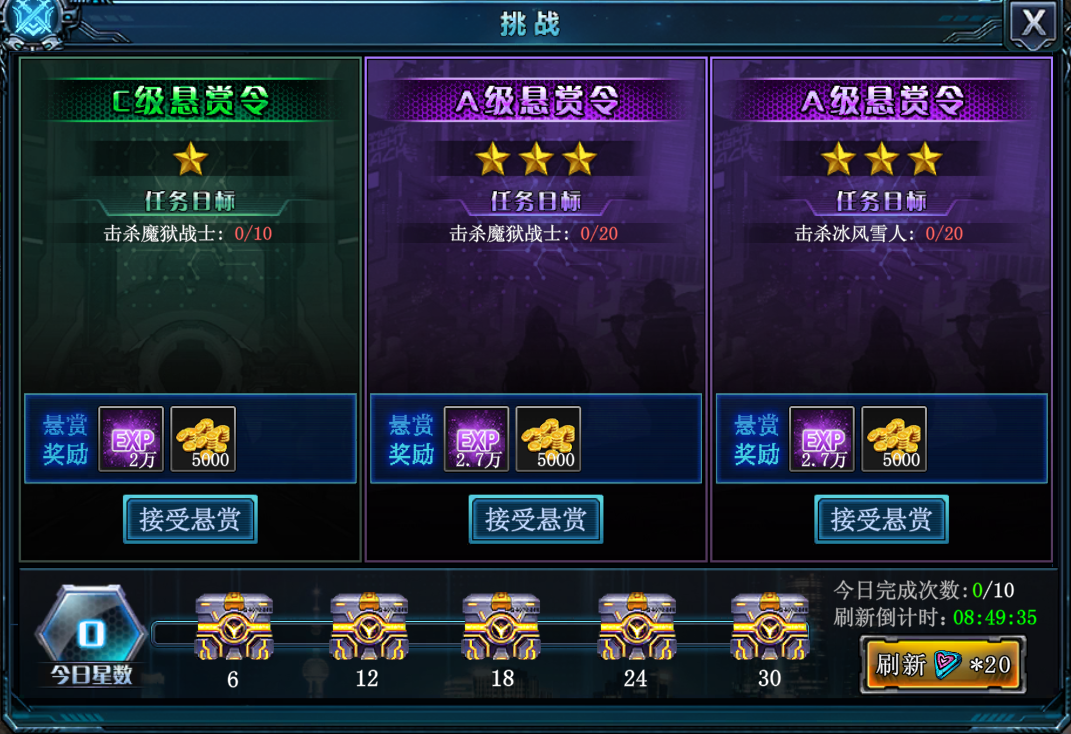This screenshot has height=734, width=1071.
Task: Accept the C级悬赏令 bounty
Action: [x=190, y=519]
